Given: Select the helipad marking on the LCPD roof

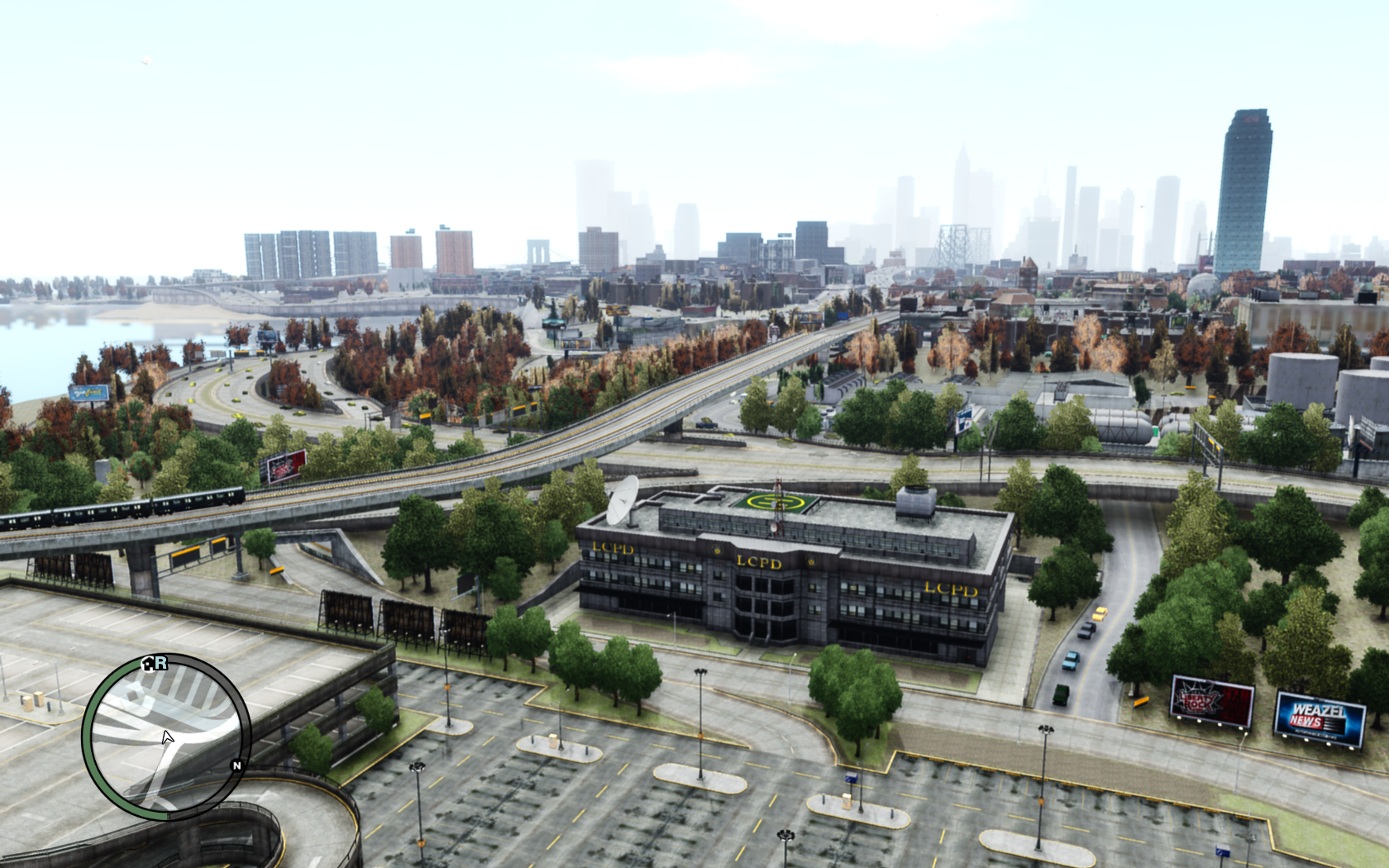Looking at the screenshot, I should pyautogui.click(x=774, y=500).
